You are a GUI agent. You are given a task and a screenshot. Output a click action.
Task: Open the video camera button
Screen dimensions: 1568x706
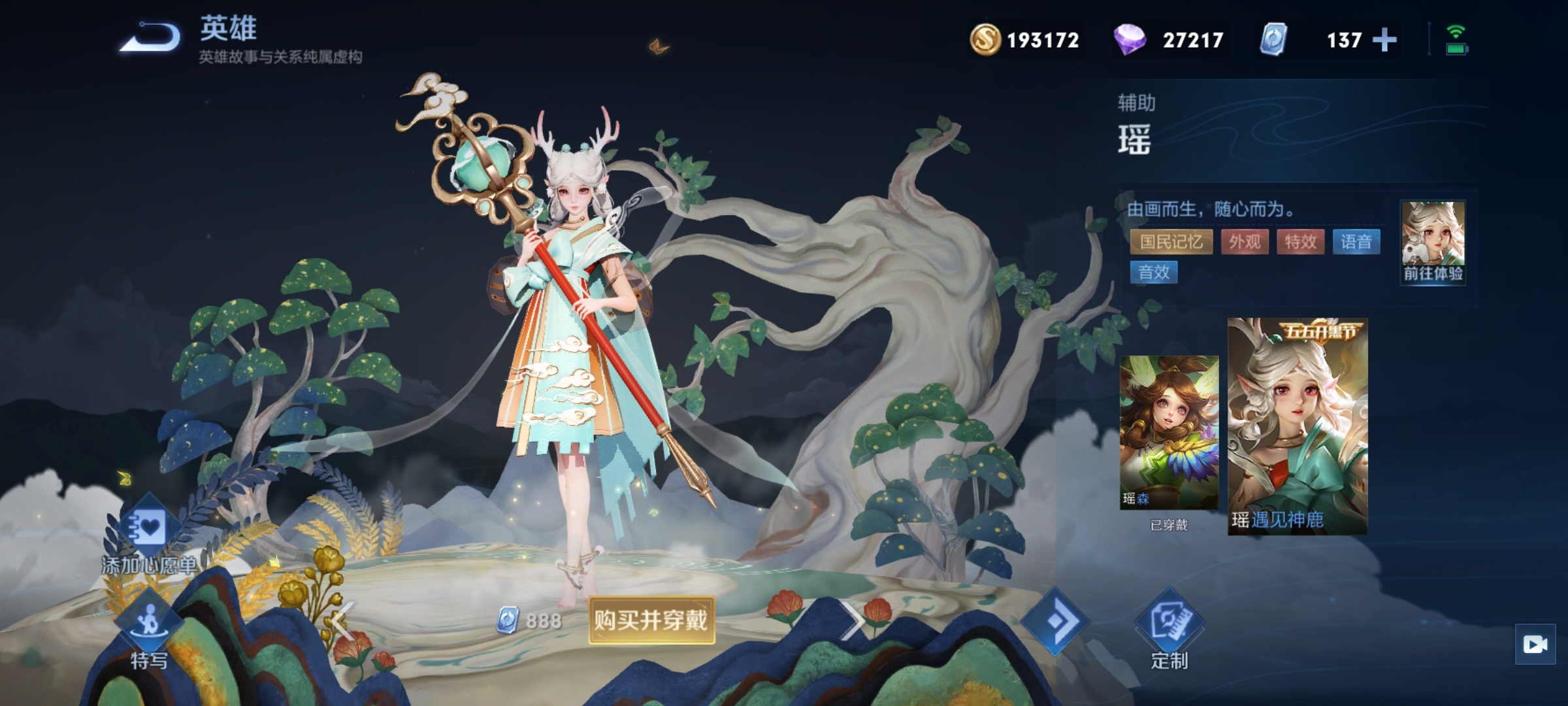click(x=1535, y=645)
